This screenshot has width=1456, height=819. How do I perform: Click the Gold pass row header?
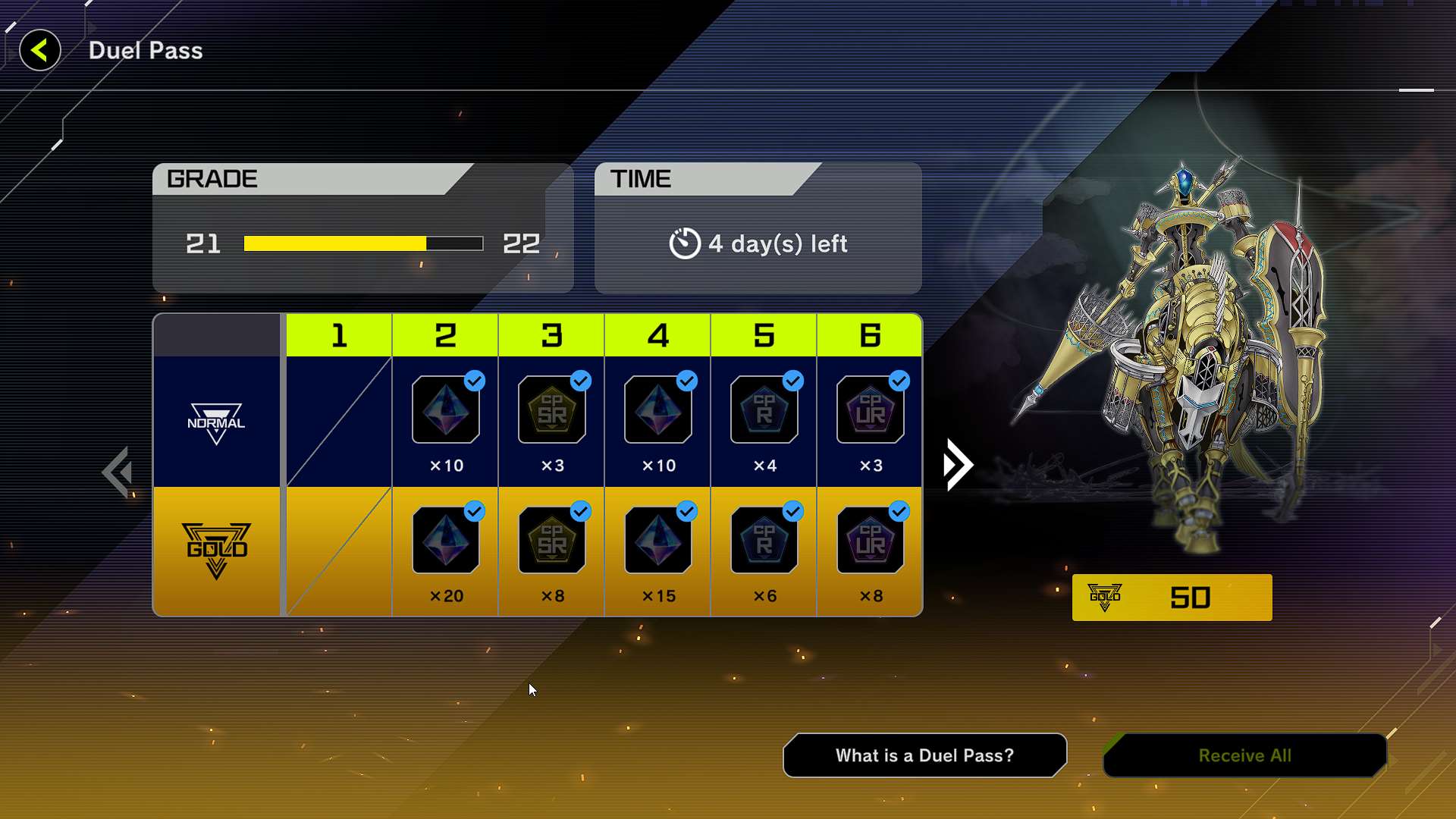[216, 551]
